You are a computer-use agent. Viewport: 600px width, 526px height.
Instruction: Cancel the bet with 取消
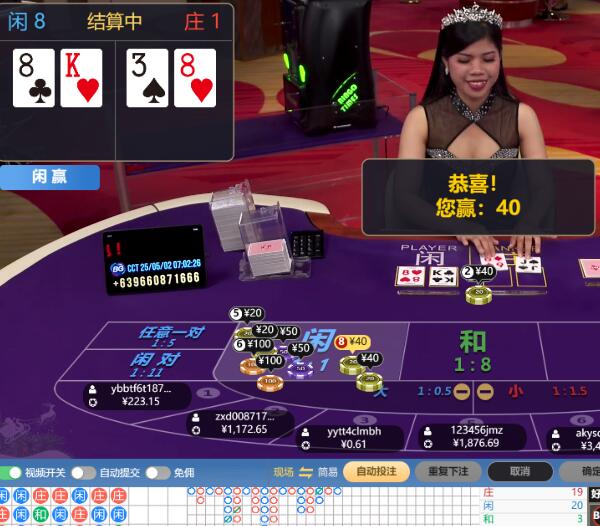519,472
